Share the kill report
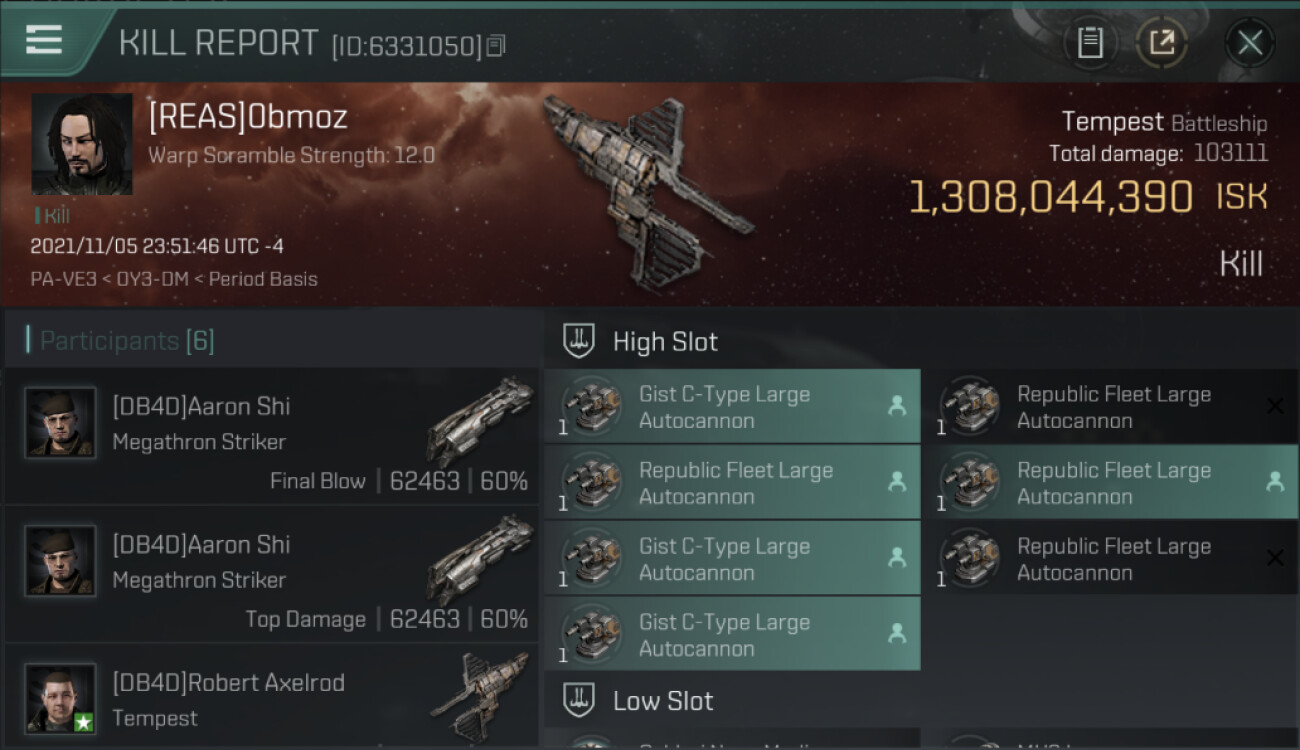 click(x=1161, y=43)
